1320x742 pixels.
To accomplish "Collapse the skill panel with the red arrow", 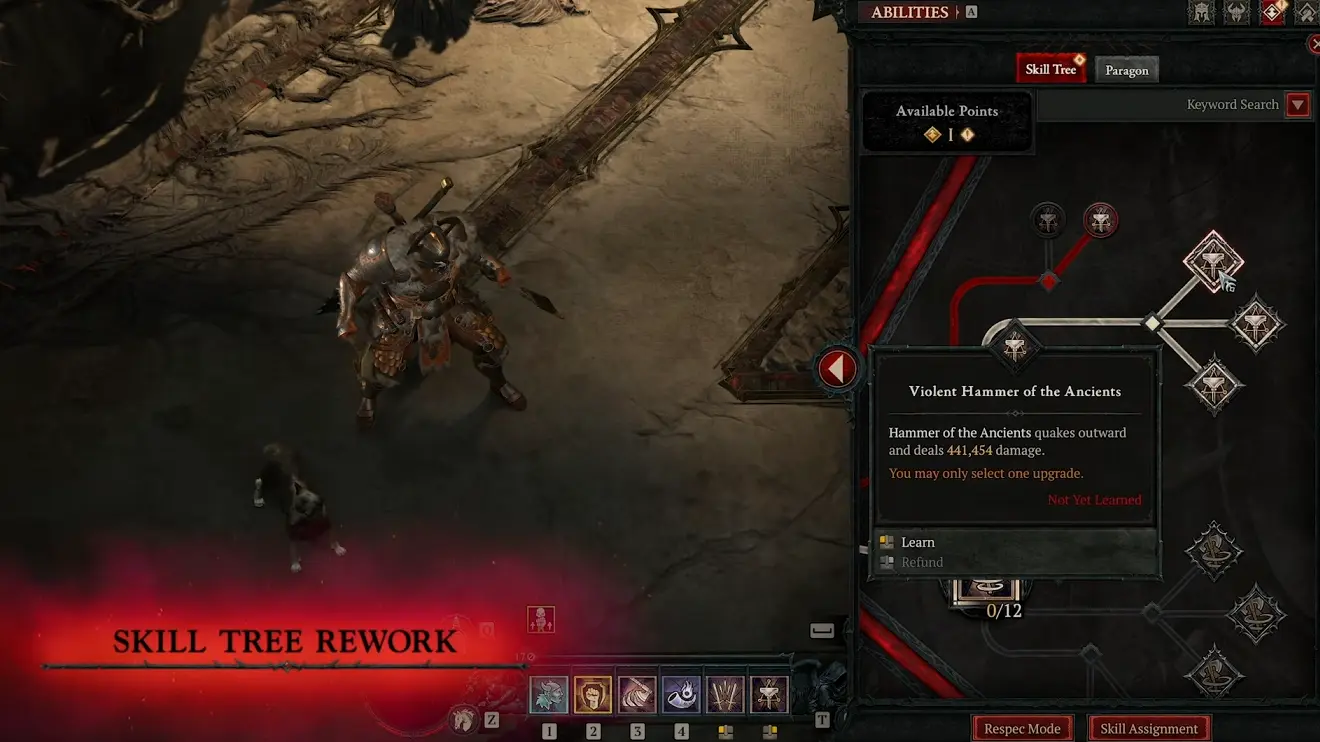I will [x=837, y=368].
